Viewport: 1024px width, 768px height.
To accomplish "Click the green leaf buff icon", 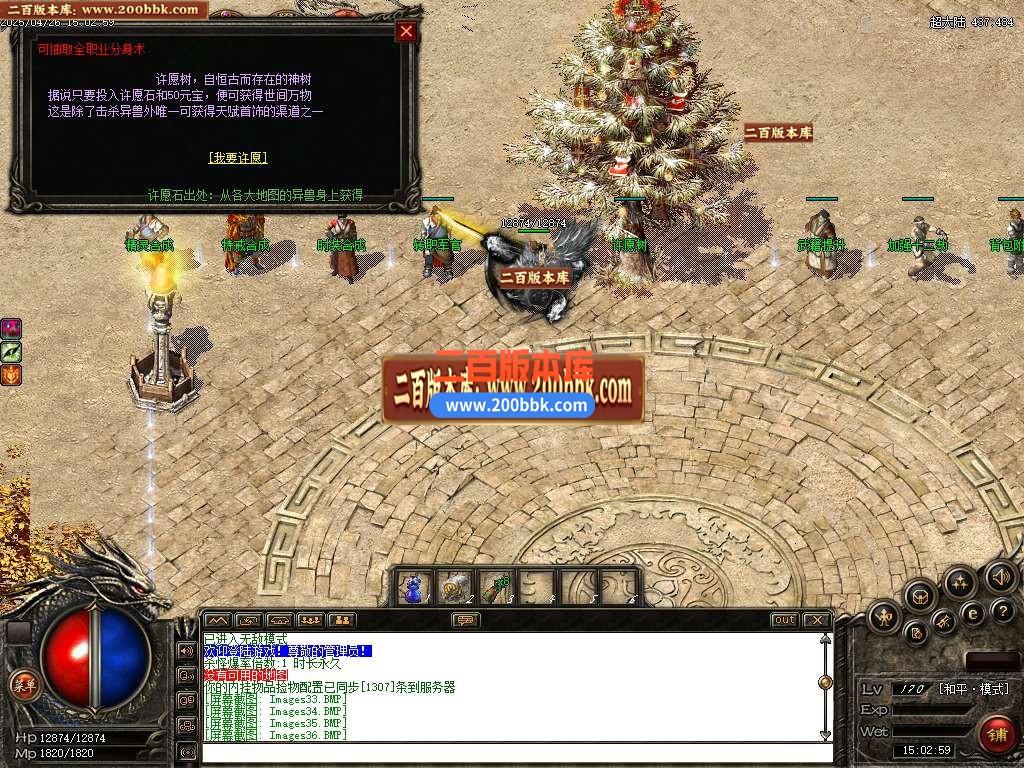I will [x=11, y=351].
